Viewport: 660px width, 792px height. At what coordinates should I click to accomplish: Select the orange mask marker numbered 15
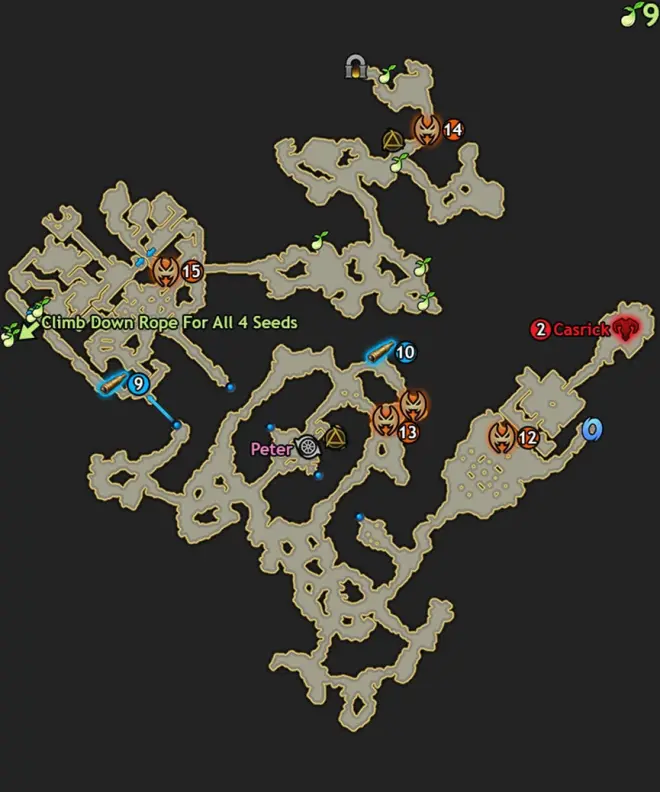click(166, 270)
